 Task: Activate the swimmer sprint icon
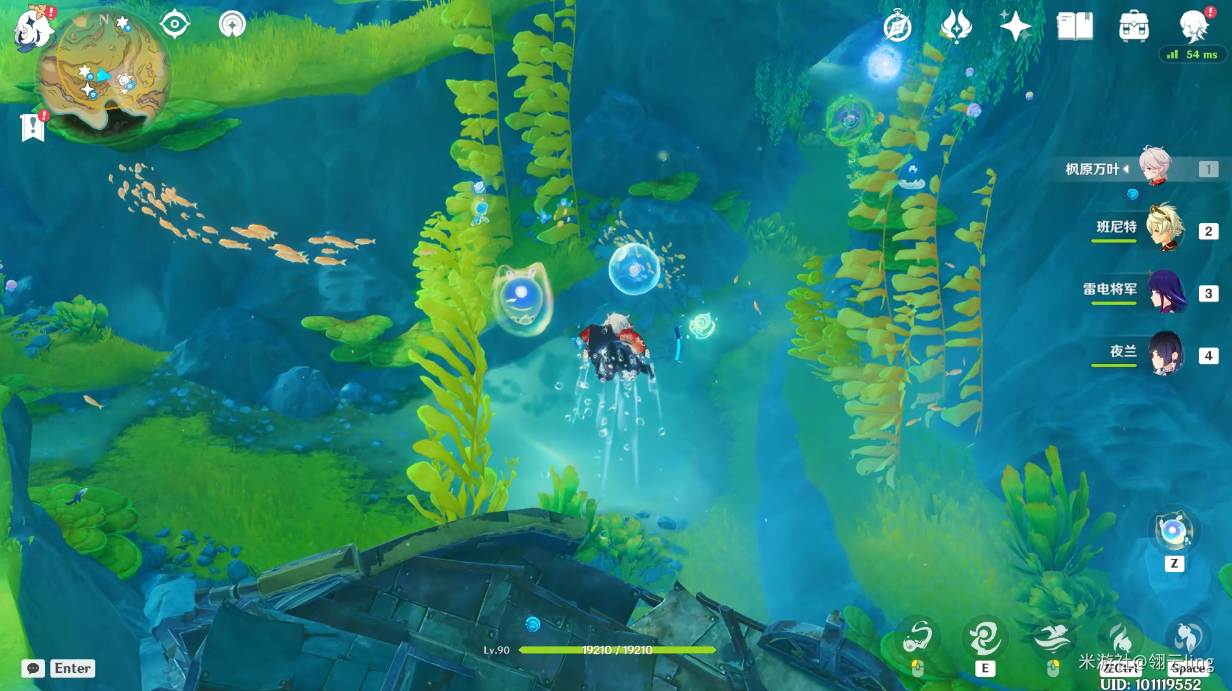coord(1052,636)
